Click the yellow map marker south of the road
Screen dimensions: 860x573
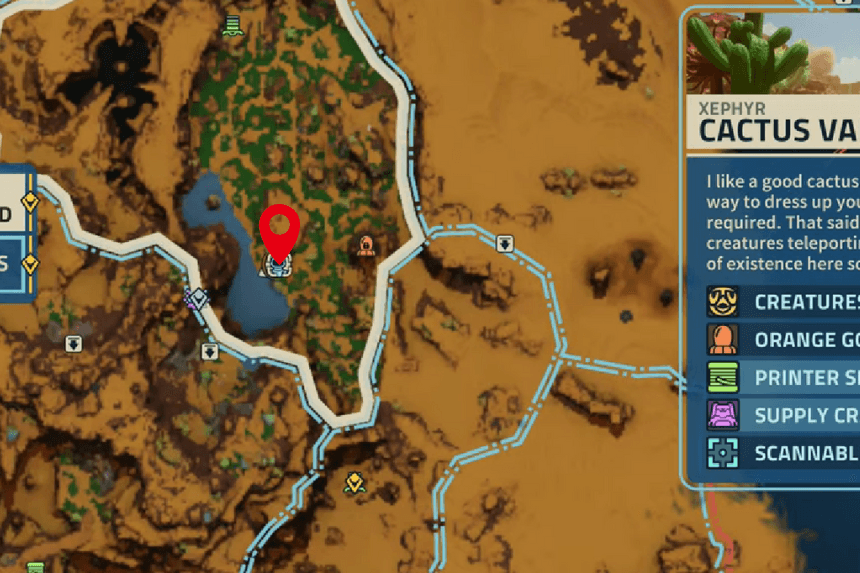(354, 484)
